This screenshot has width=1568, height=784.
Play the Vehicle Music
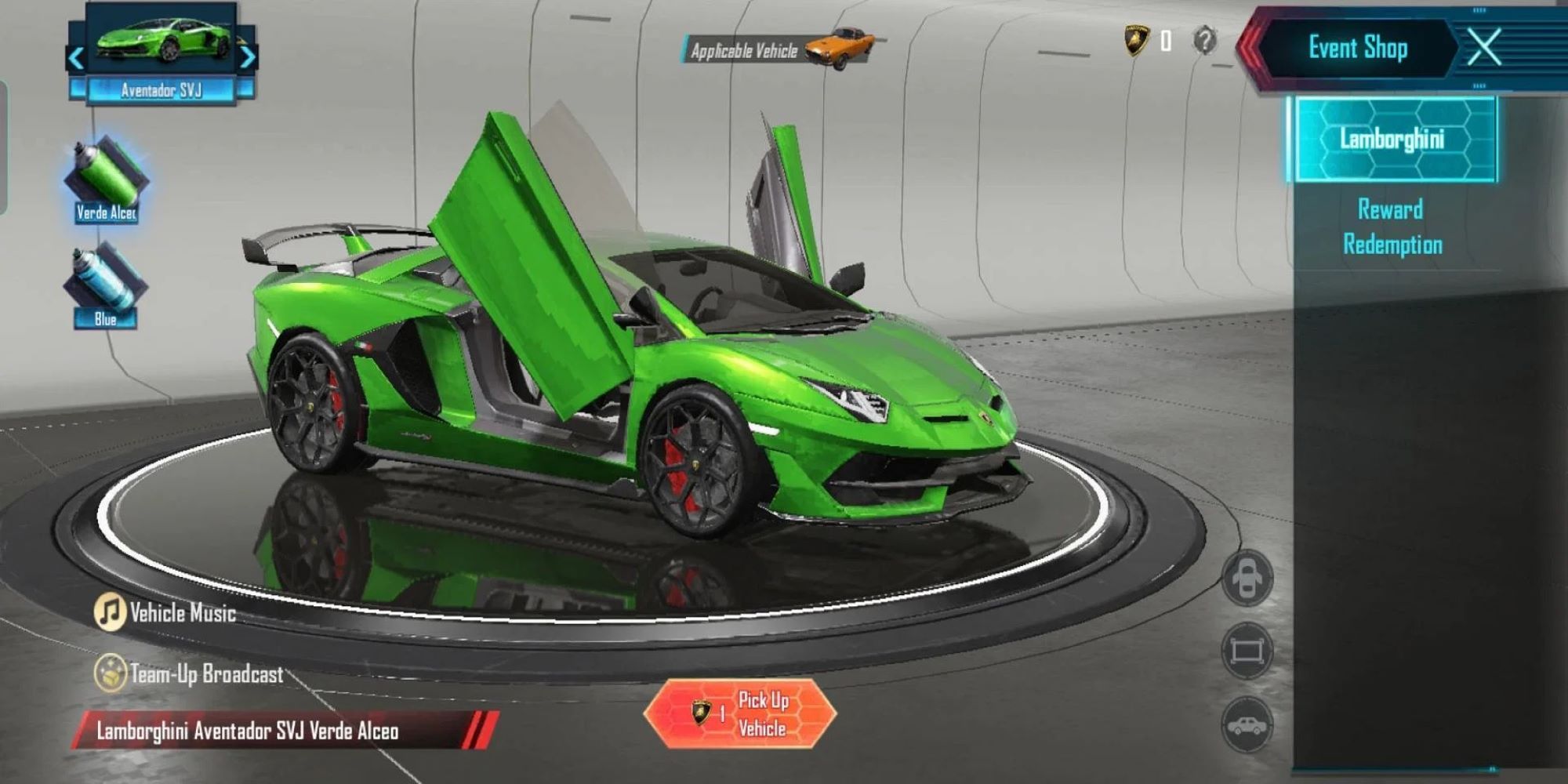click(x=165, y=612)
